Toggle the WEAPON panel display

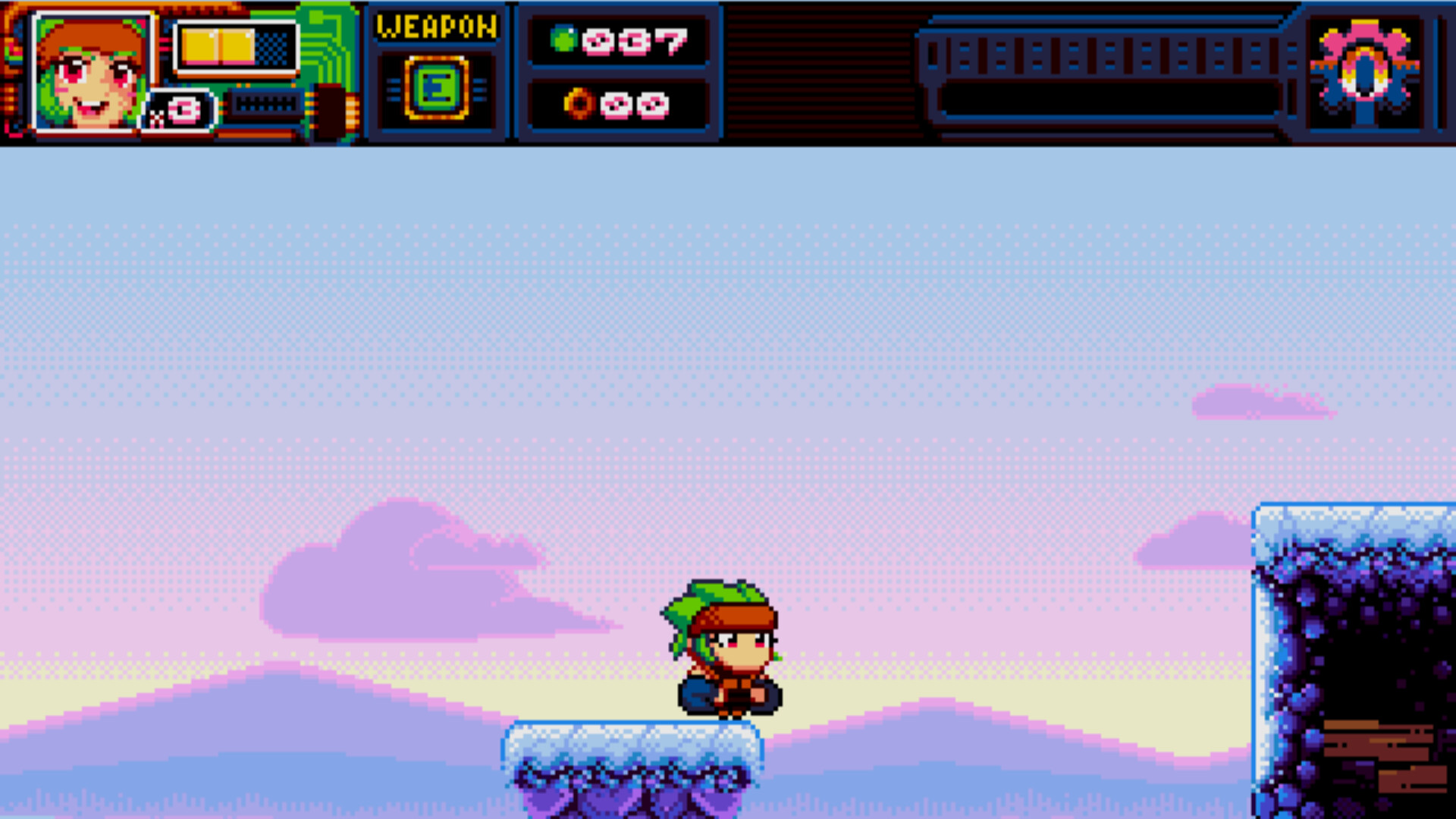tap(438, 72)
